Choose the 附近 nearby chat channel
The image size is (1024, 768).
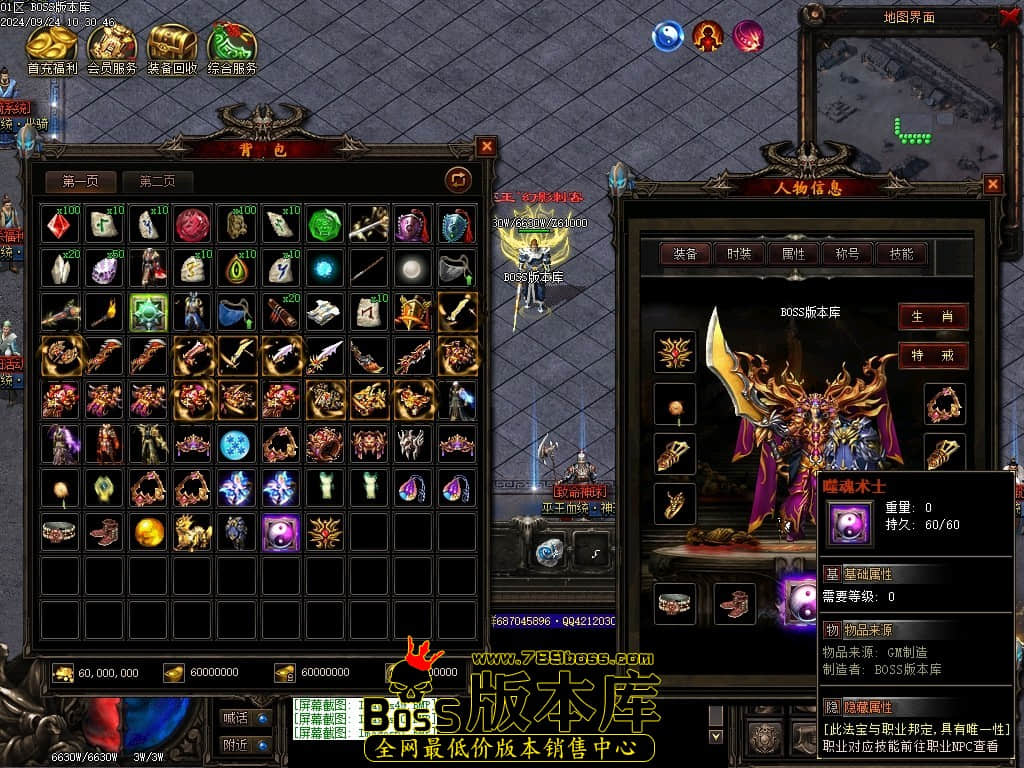point(245,744)
